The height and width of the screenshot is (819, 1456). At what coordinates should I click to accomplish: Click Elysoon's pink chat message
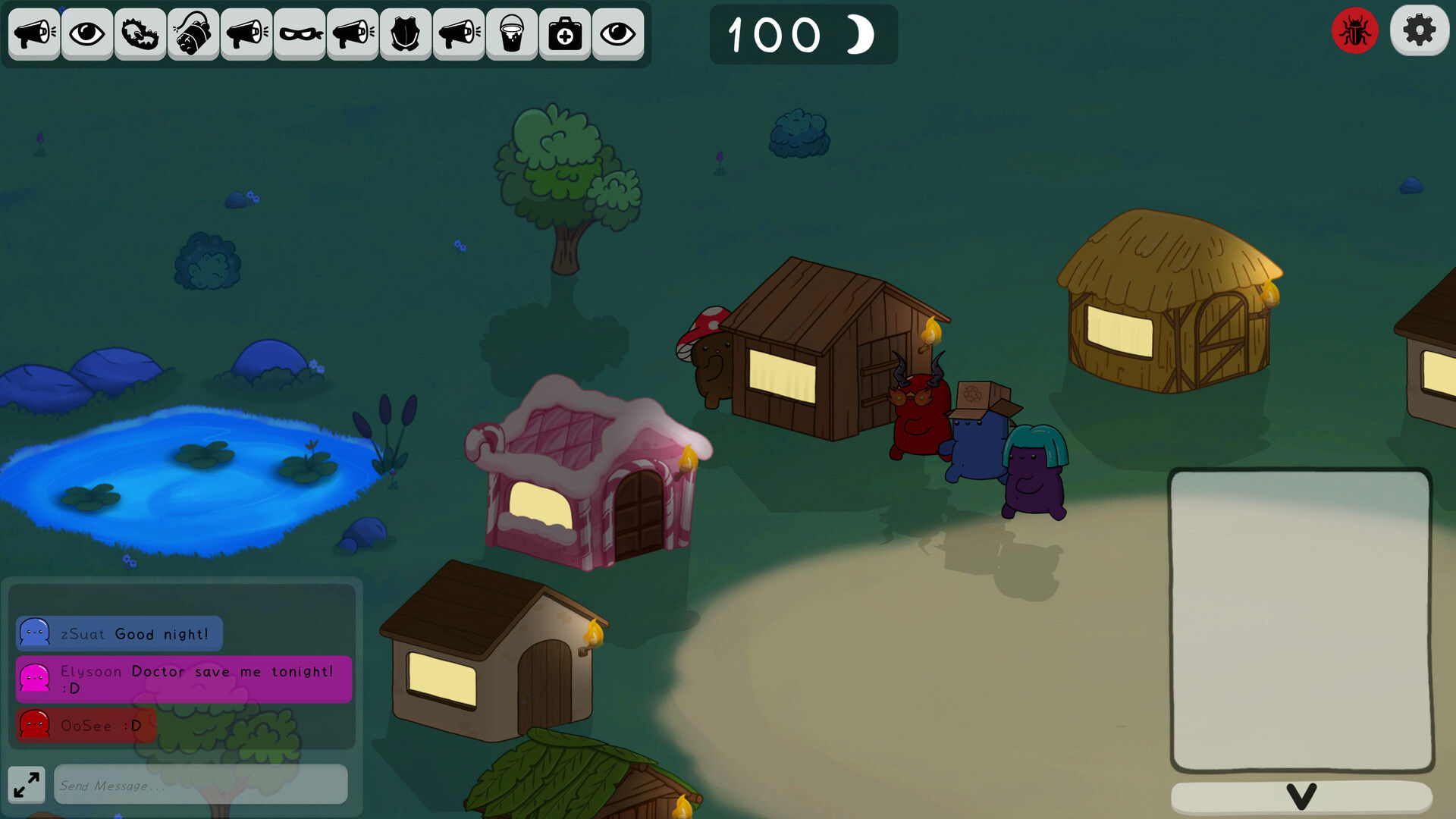pyautogui.click(x=184, y=679)
